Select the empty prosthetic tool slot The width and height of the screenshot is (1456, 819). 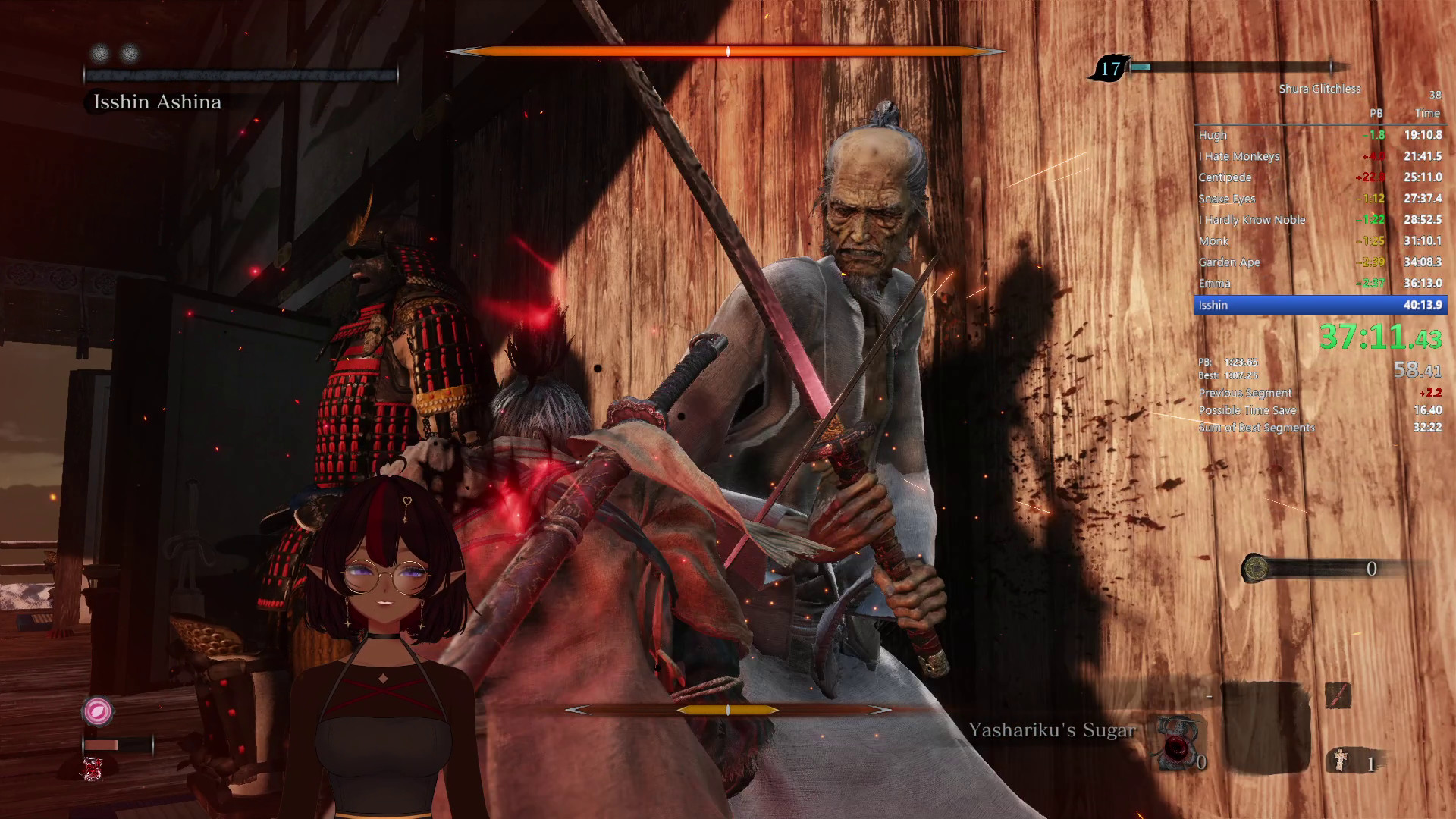pos(1265,726)
